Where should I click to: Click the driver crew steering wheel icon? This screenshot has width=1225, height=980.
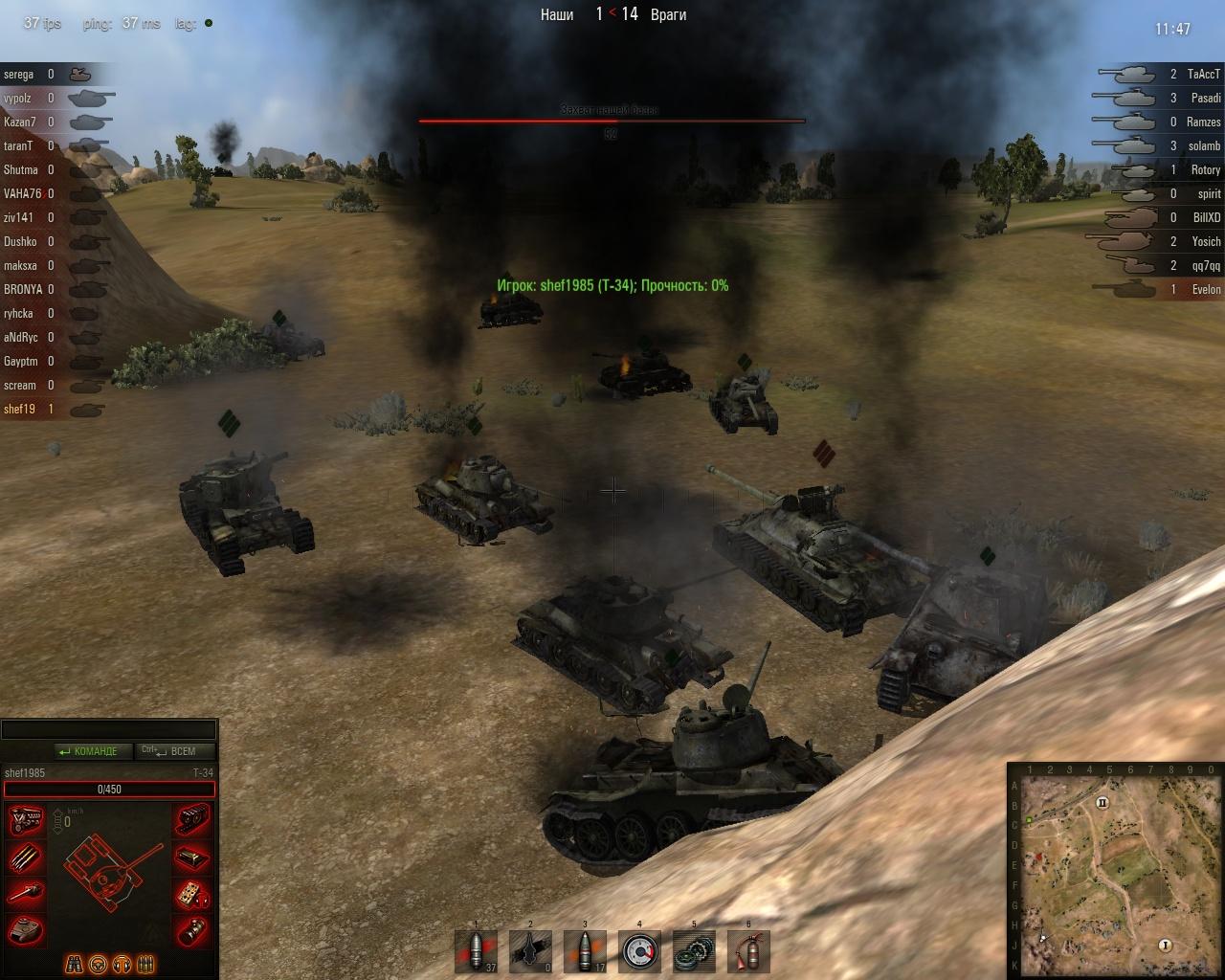99,964
